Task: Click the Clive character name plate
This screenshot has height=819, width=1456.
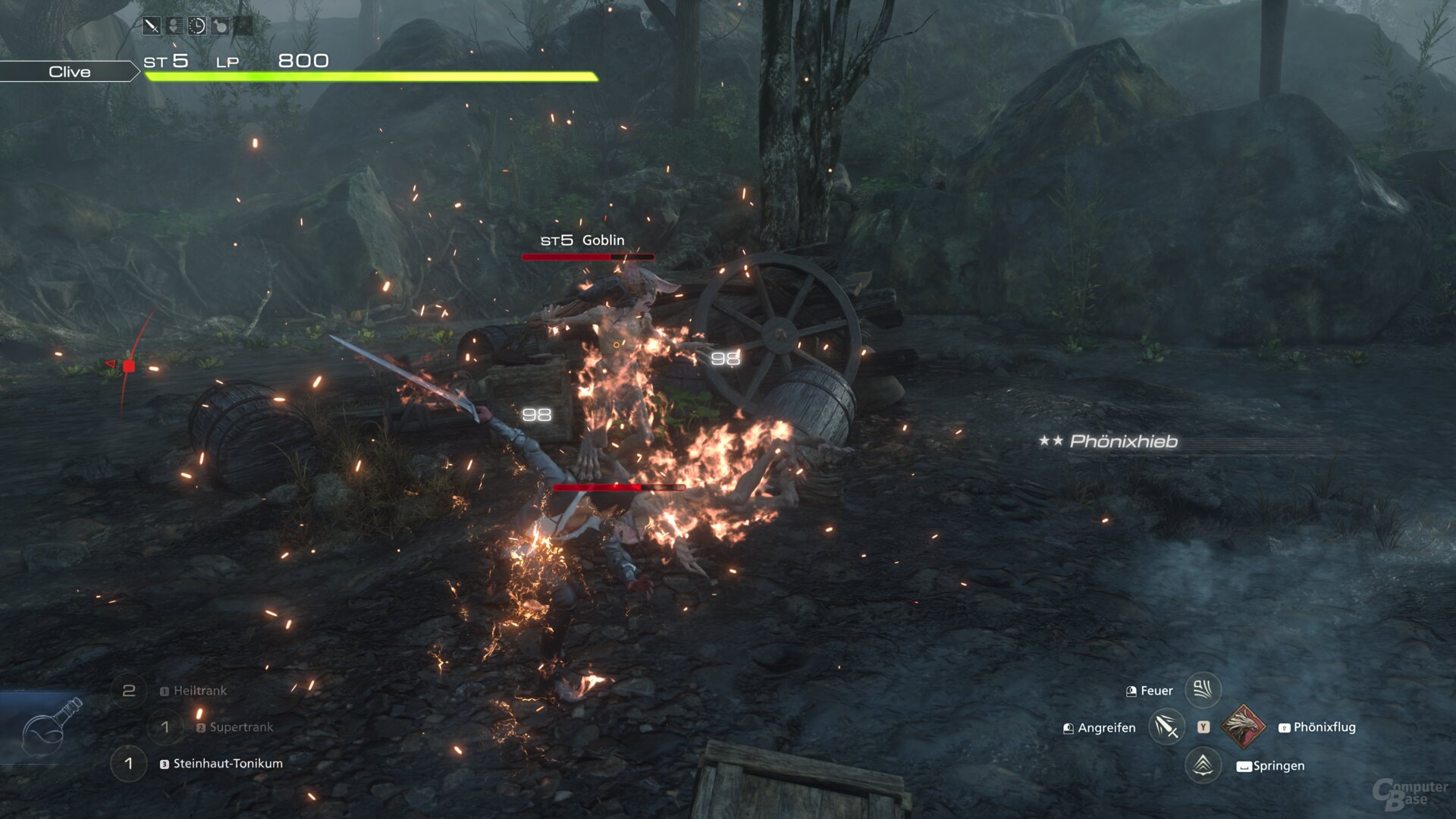Action: coord(69,71)
